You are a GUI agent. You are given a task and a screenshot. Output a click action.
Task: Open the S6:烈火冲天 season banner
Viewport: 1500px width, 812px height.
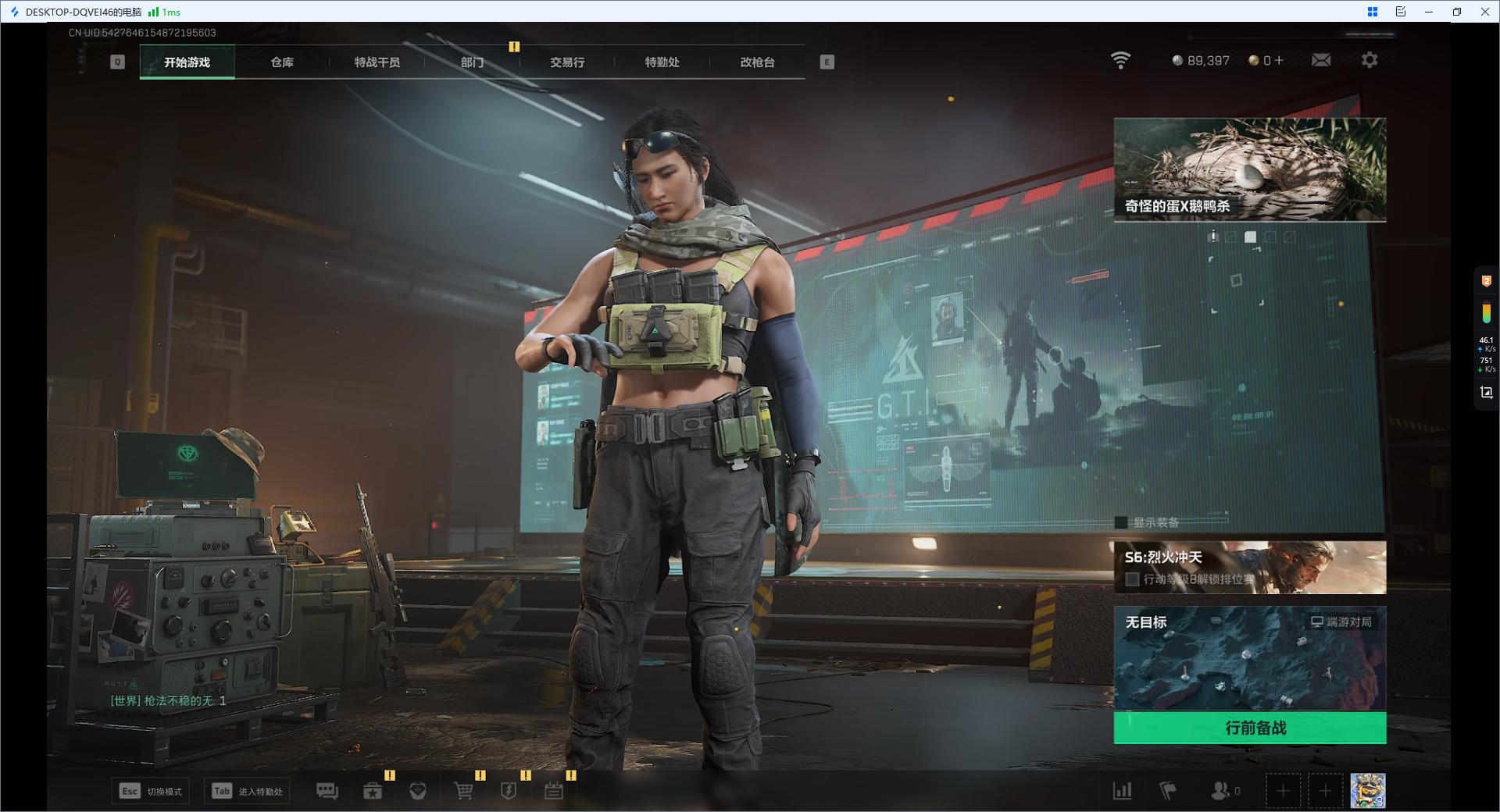1250,568
